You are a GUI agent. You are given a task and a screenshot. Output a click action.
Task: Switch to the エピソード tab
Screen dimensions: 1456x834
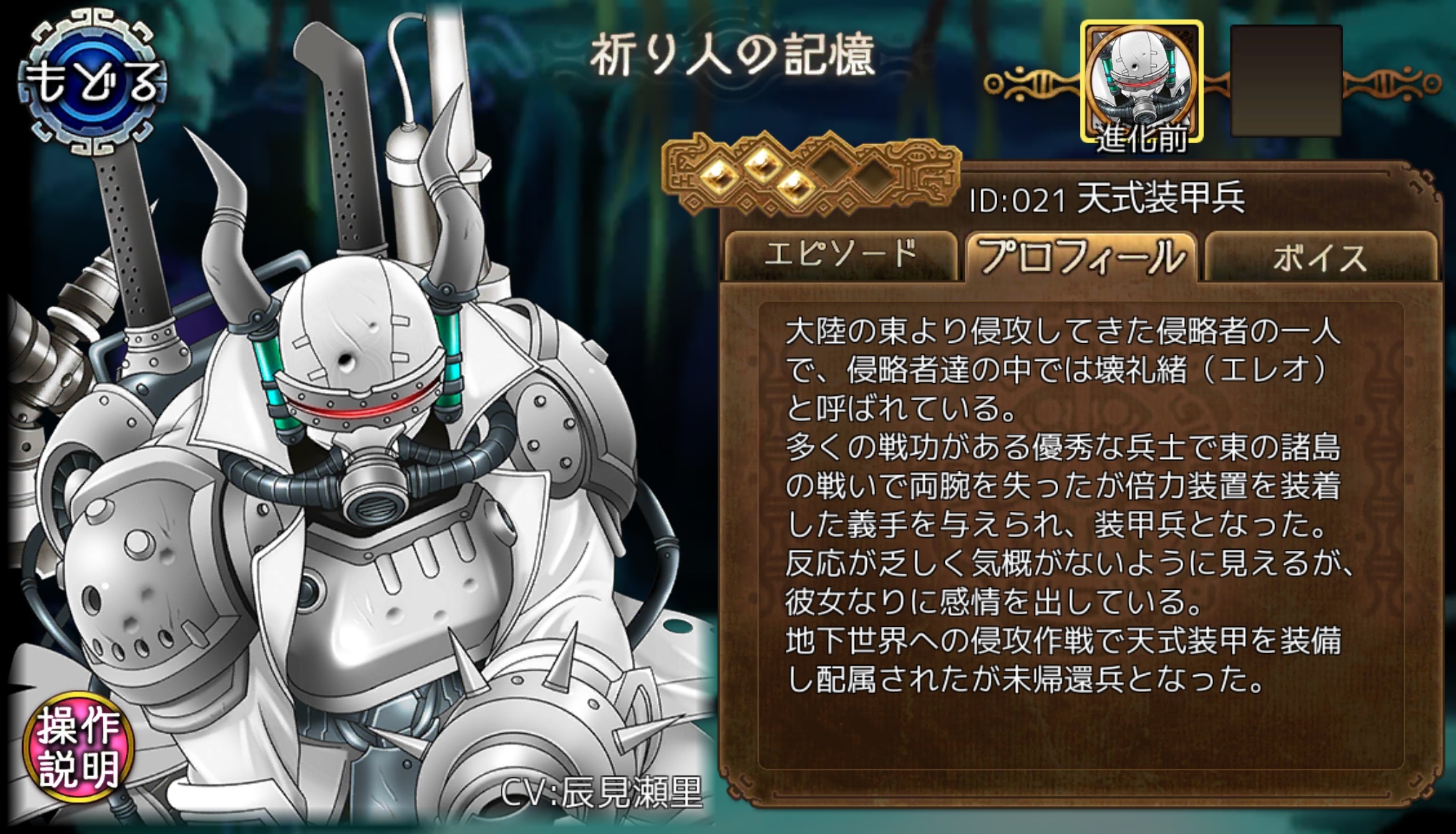tap(841, 254)
